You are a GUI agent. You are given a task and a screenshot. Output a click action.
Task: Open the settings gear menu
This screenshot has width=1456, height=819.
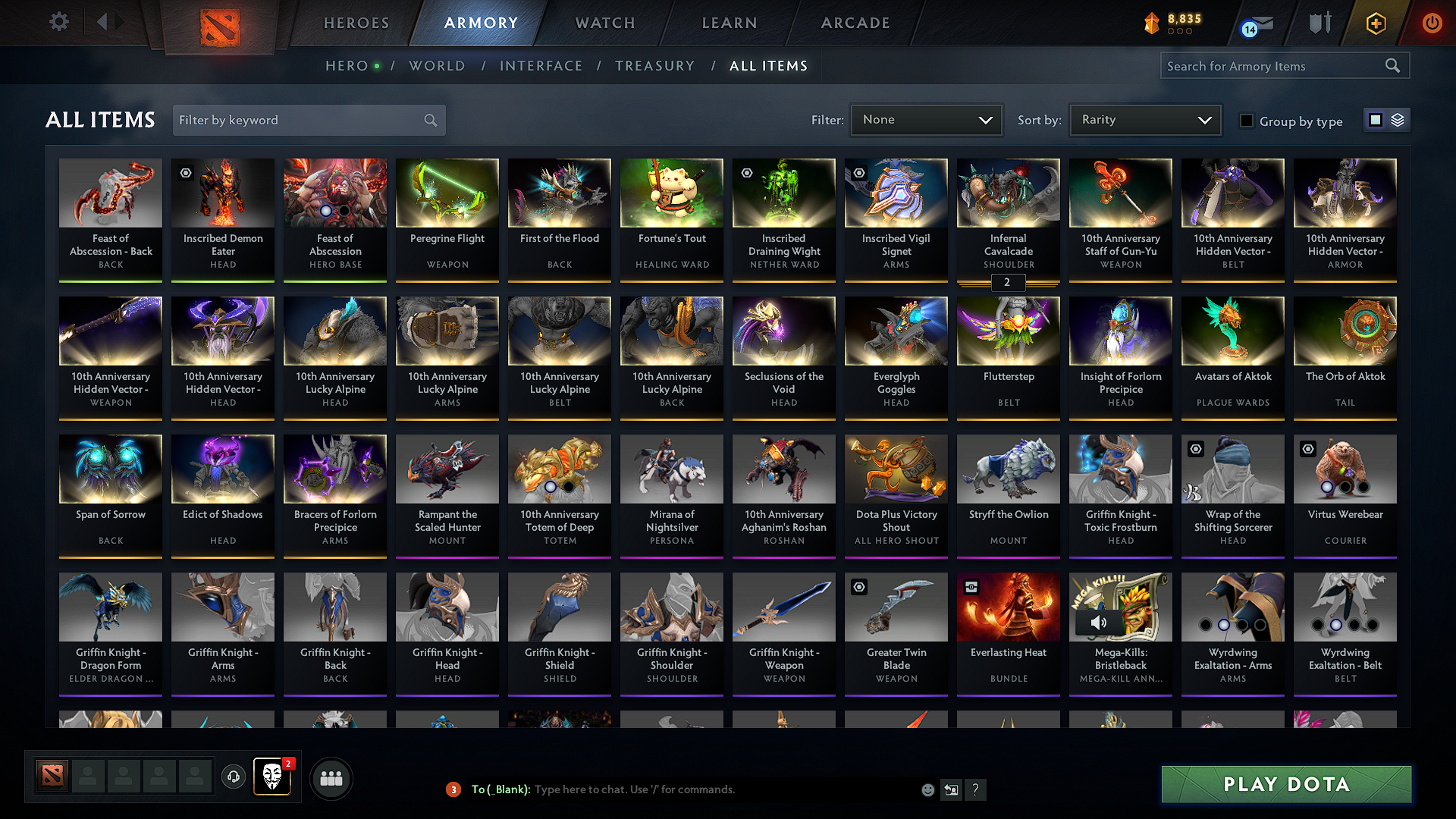[x=58, y=22]
